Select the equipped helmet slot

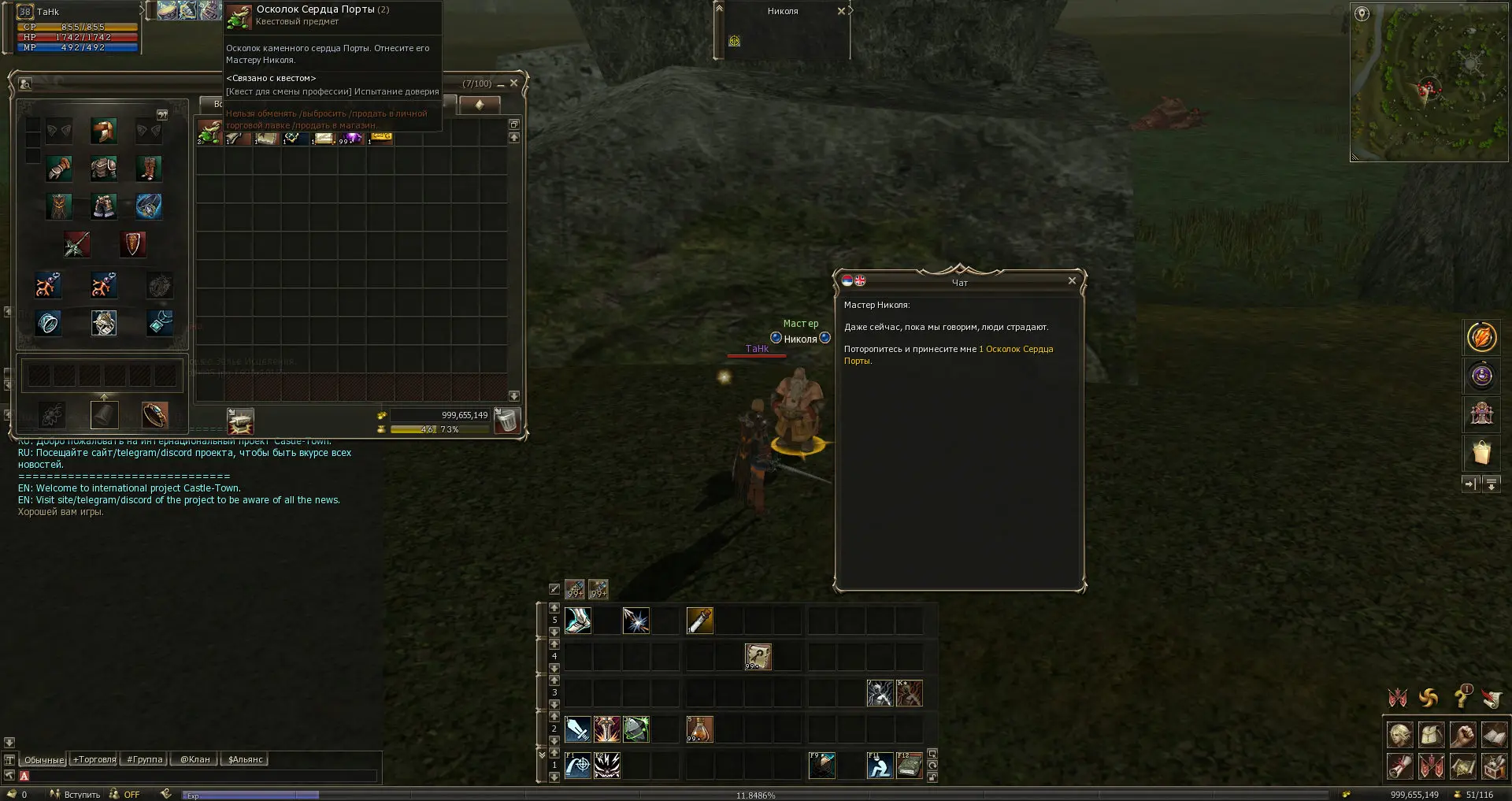(103, 131)
